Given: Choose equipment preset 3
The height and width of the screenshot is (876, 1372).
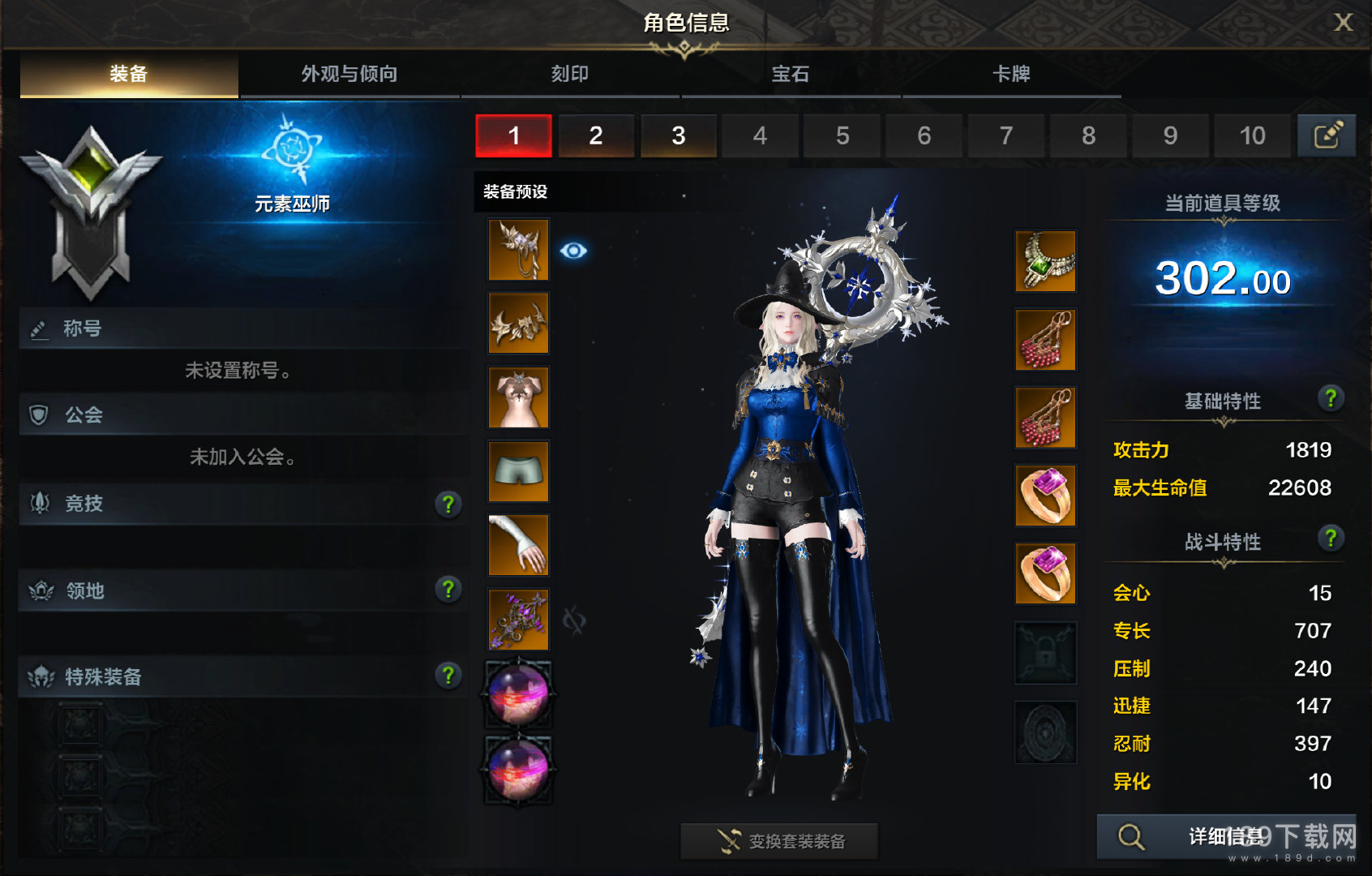Looking at the screenshot, I should pyautogui.click(x=679, y=135).
